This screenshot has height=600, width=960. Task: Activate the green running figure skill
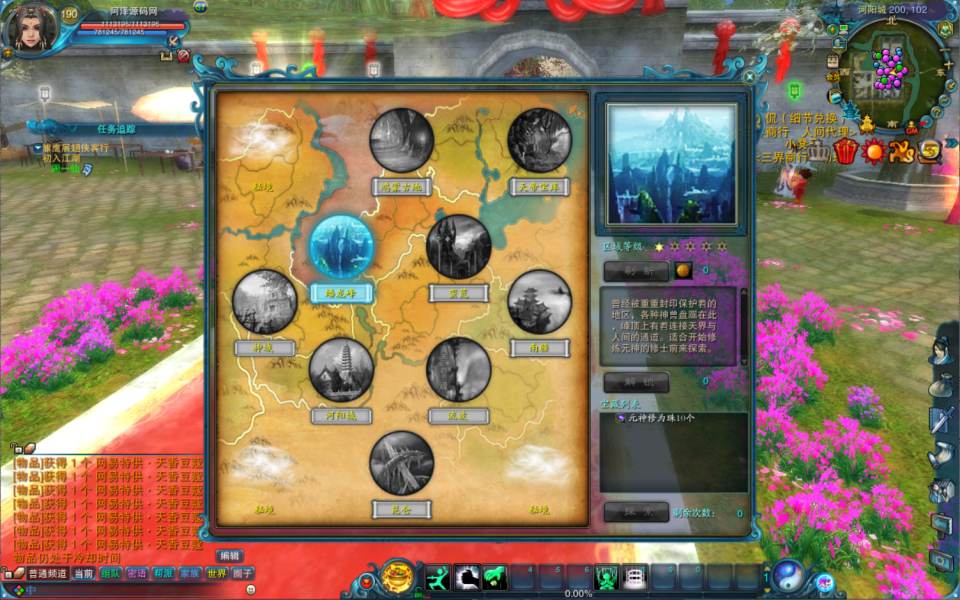coord(436,577)
